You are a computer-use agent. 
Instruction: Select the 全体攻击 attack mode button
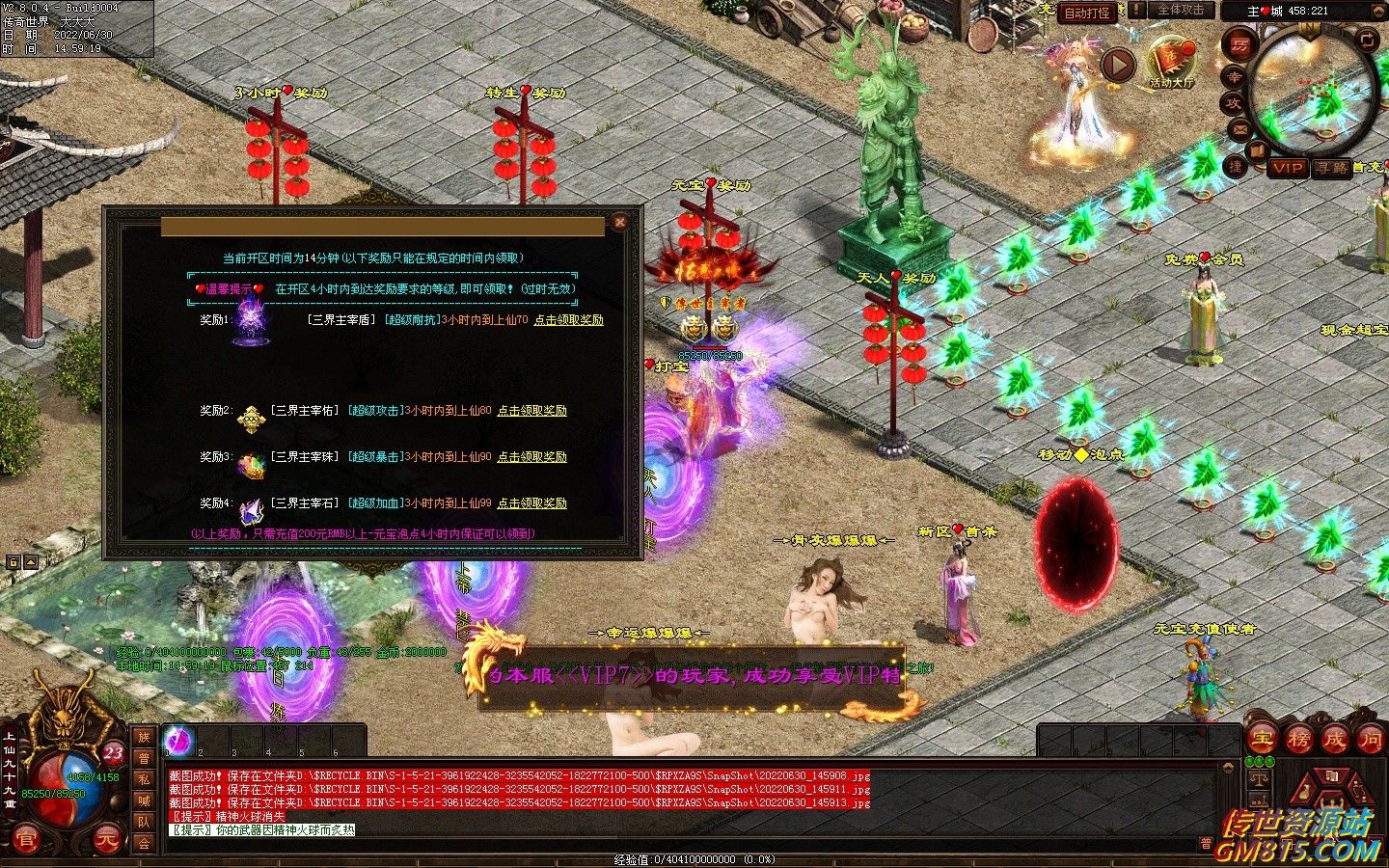(1180, 11)
